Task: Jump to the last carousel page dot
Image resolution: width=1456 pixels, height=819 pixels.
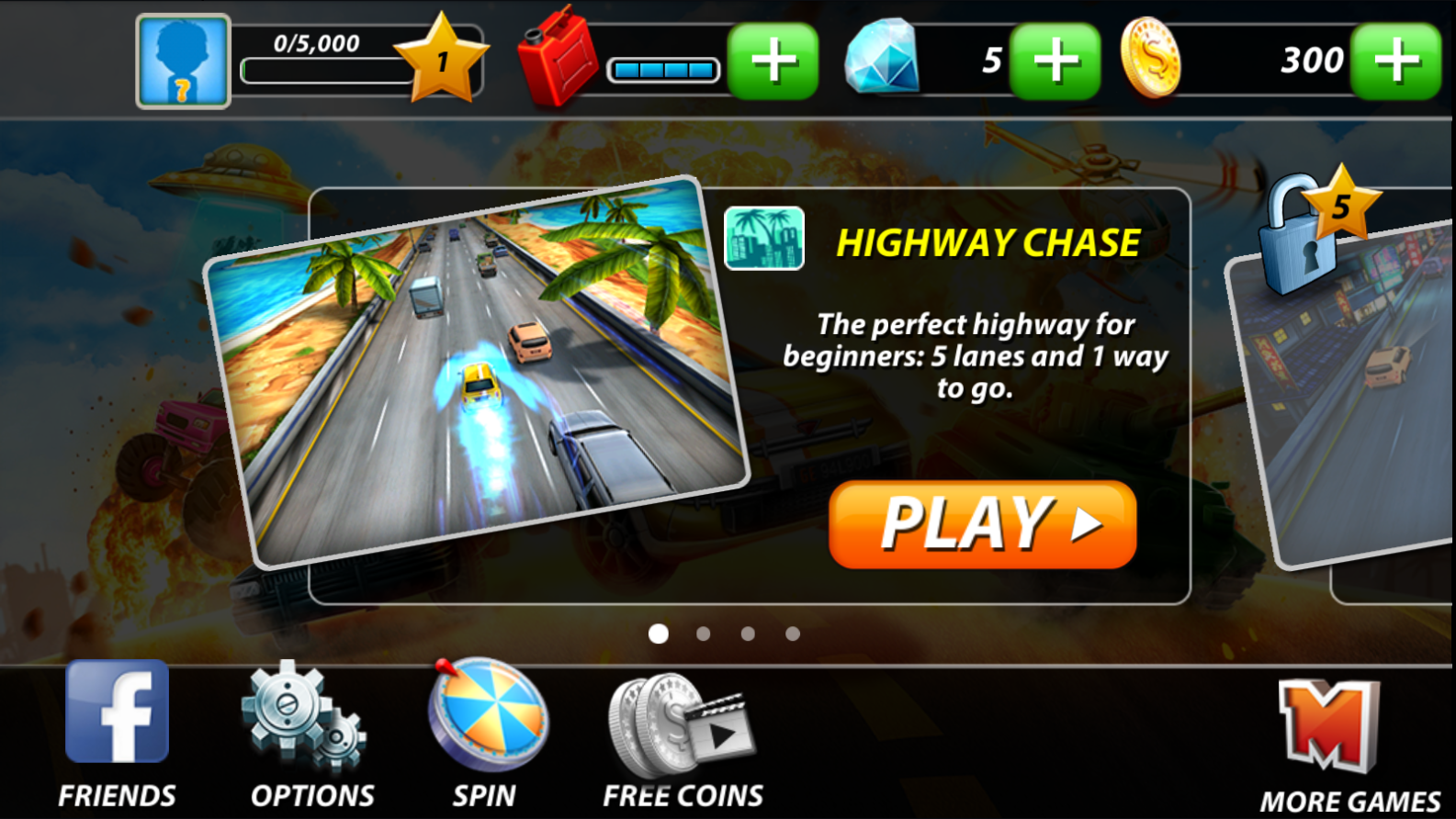Action: pyautogui.click(x=792, y=633)
